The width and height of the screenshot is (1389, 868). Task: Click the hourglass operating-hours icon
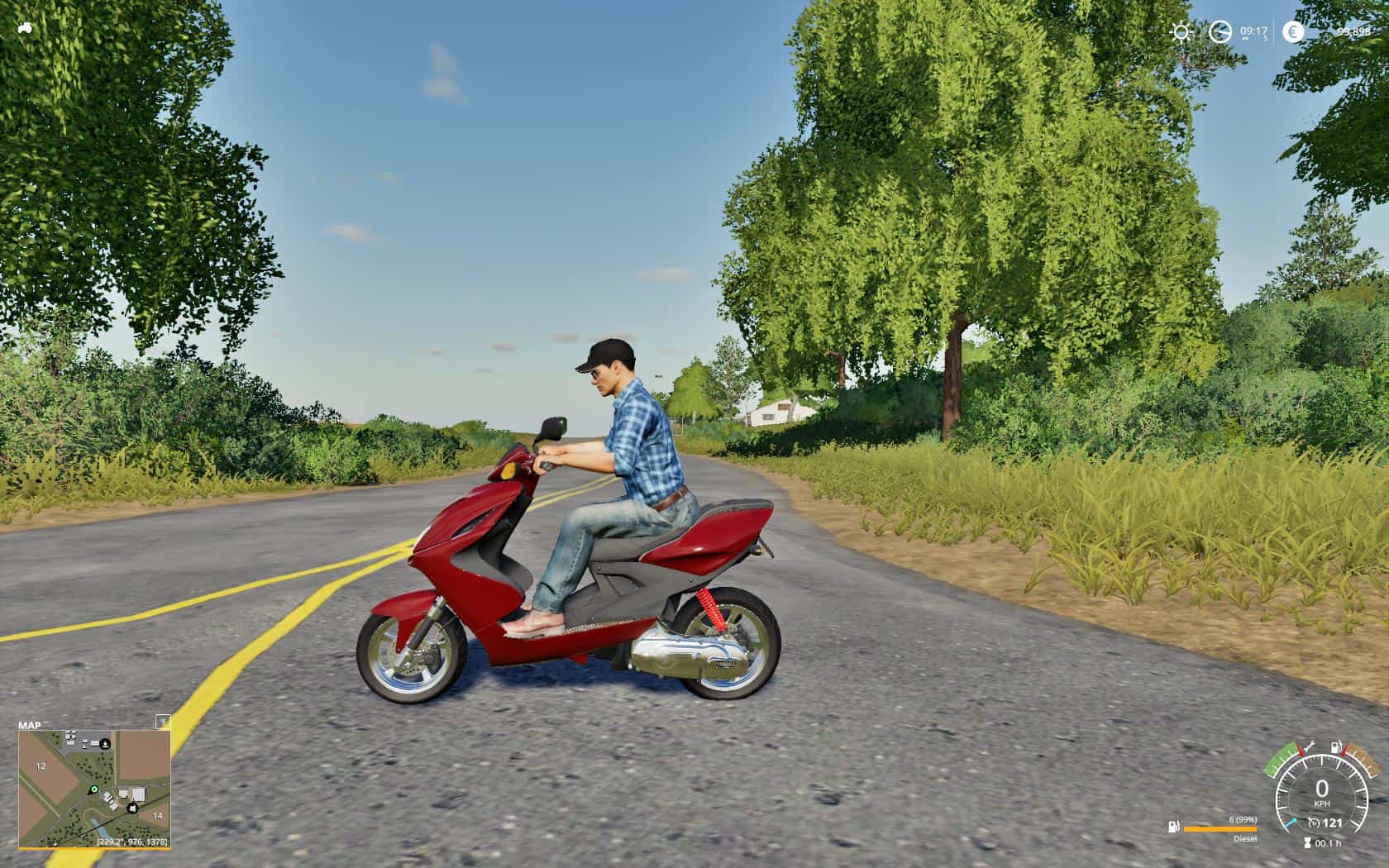coord(1308,842)
